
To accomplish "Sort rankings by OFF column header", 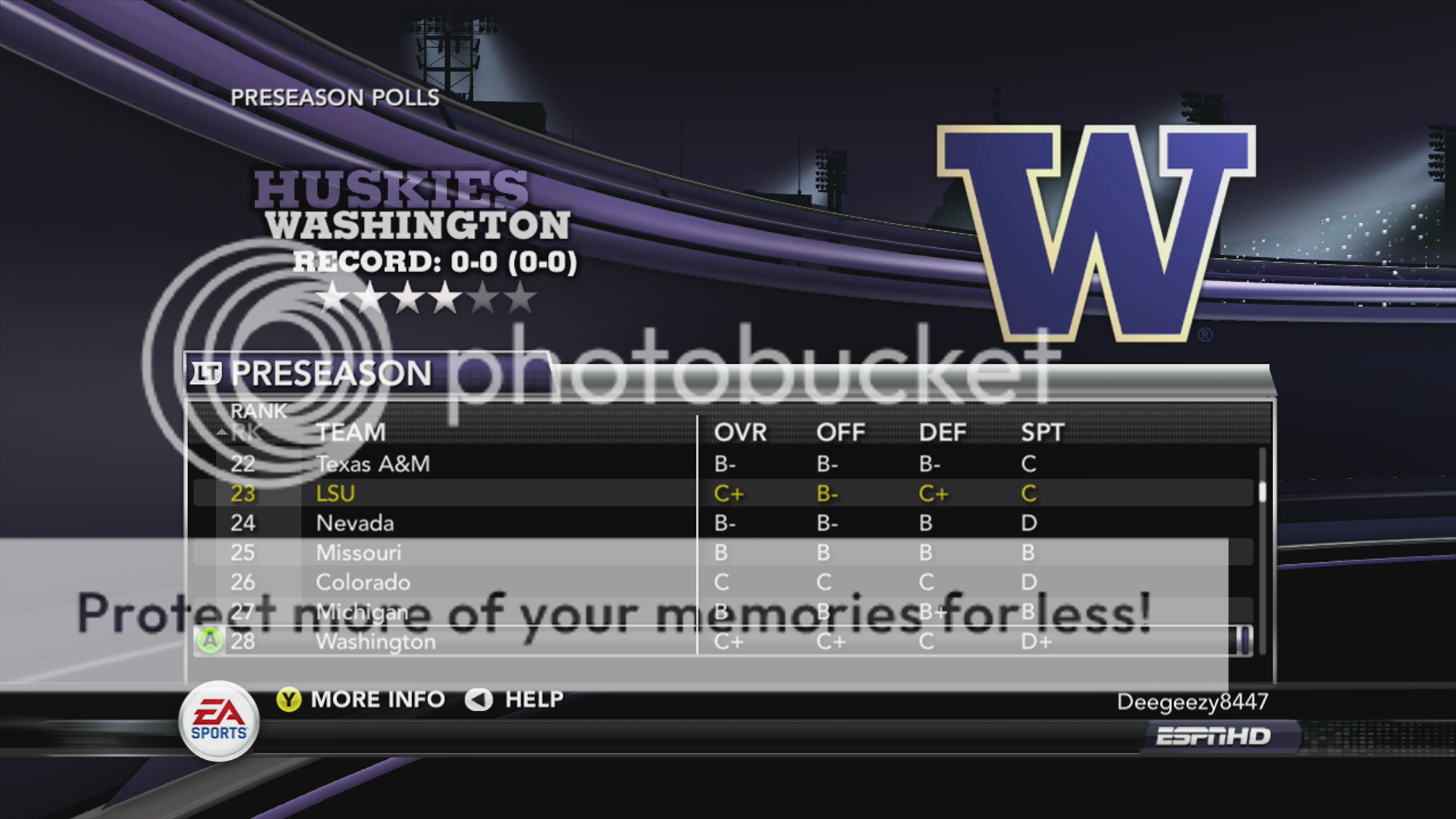I will click(840, 432).
